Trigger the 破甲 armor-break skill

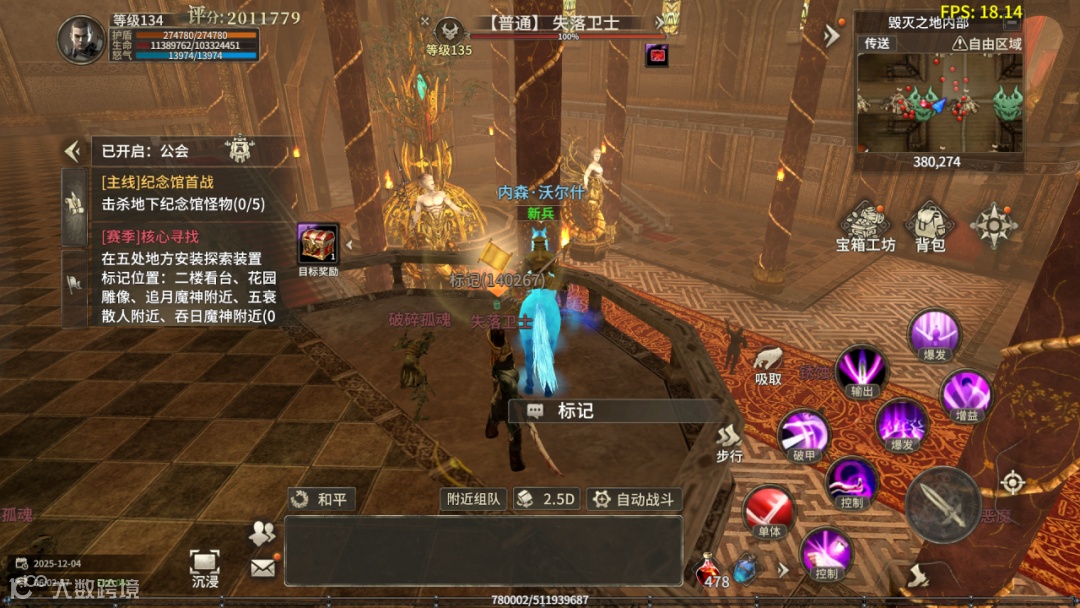coord(804,435)
